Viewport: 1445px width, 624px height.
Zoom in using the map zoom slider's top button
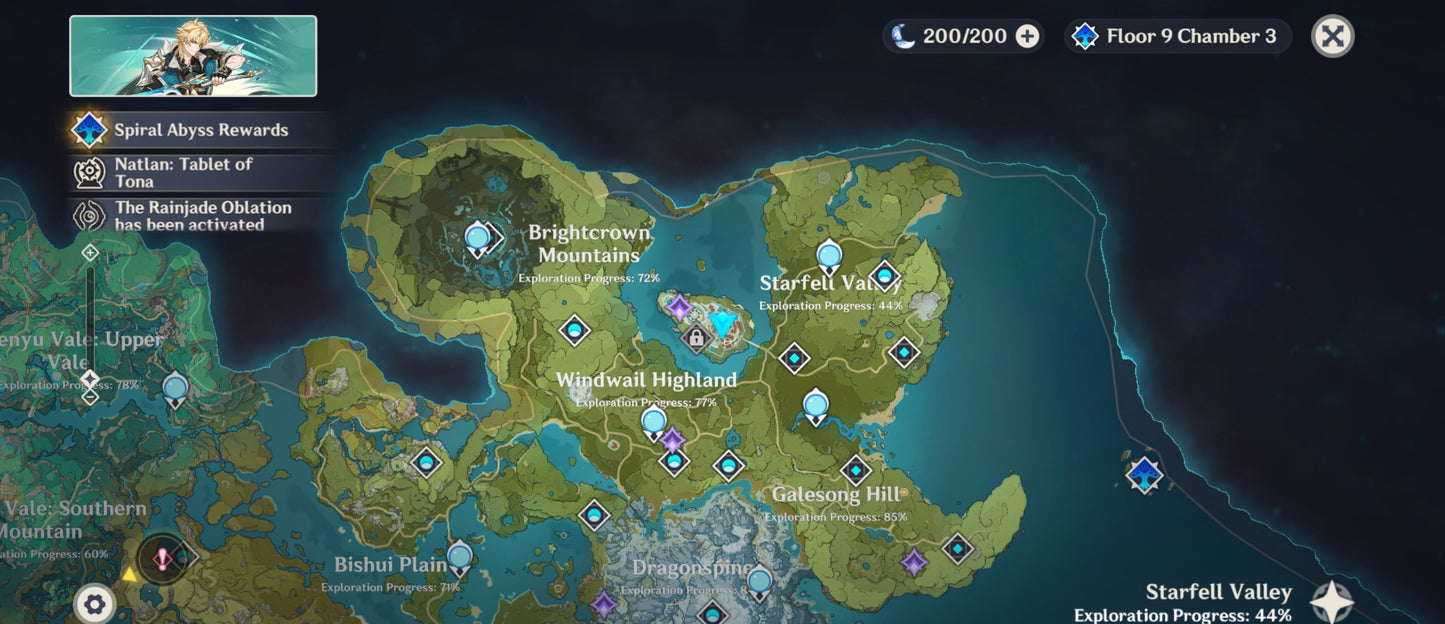pyautogui.click(x=90, y=252)
